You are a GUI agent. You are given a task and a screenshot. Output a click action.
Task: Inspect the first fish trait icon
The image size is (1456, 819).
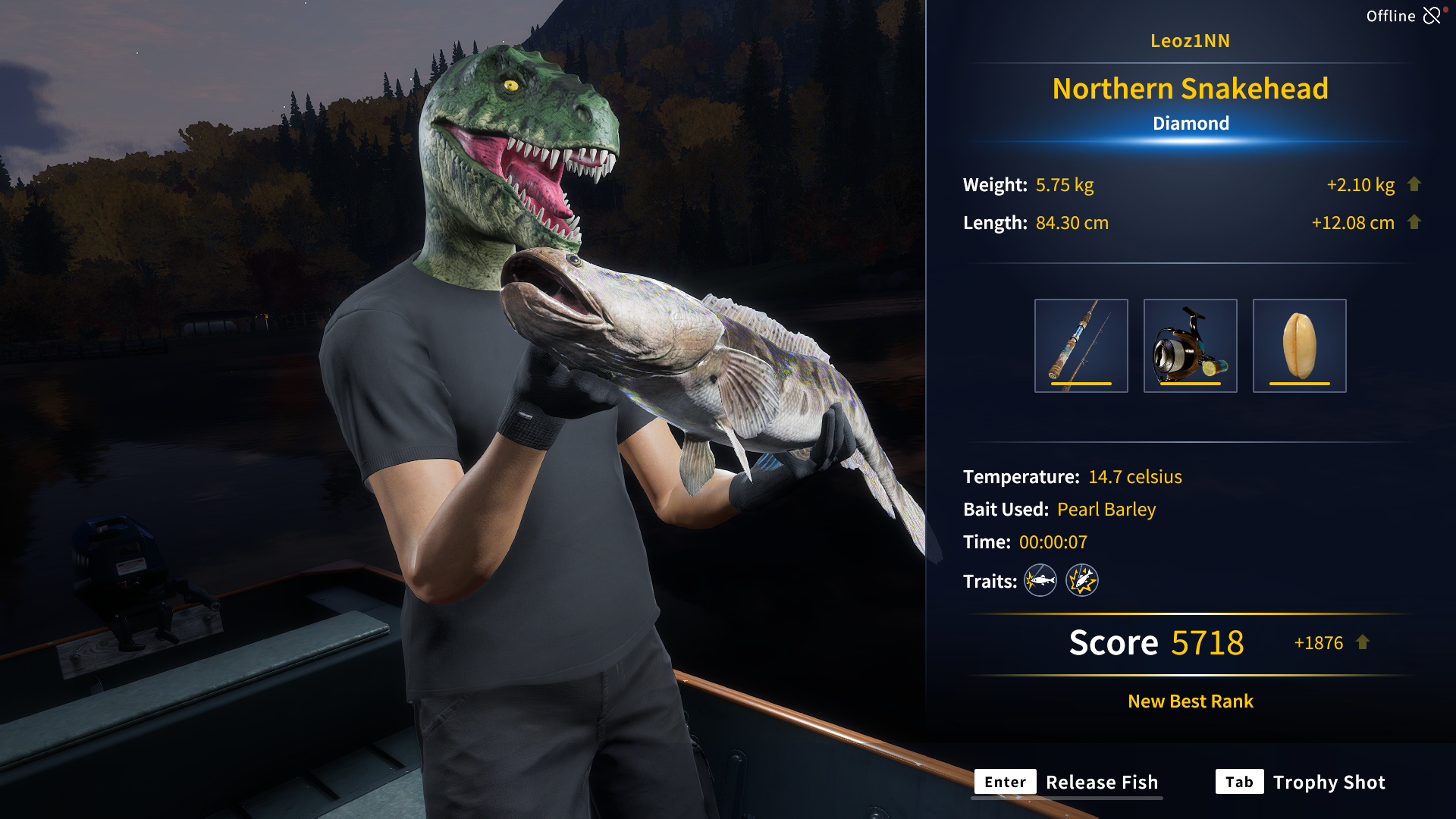coord(1040,581)
